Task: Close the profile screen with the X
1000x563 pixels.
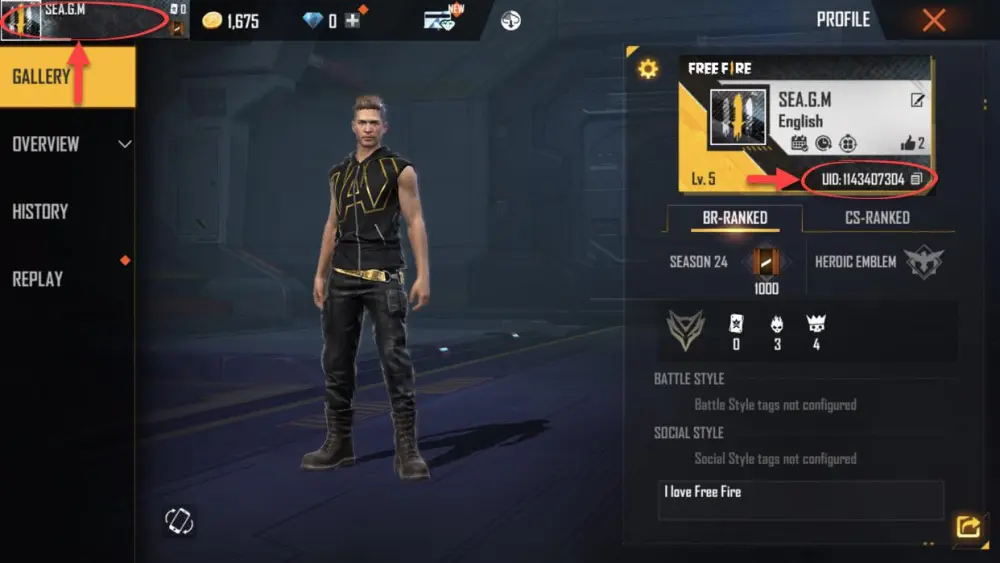Action: (x=934, y=20)
